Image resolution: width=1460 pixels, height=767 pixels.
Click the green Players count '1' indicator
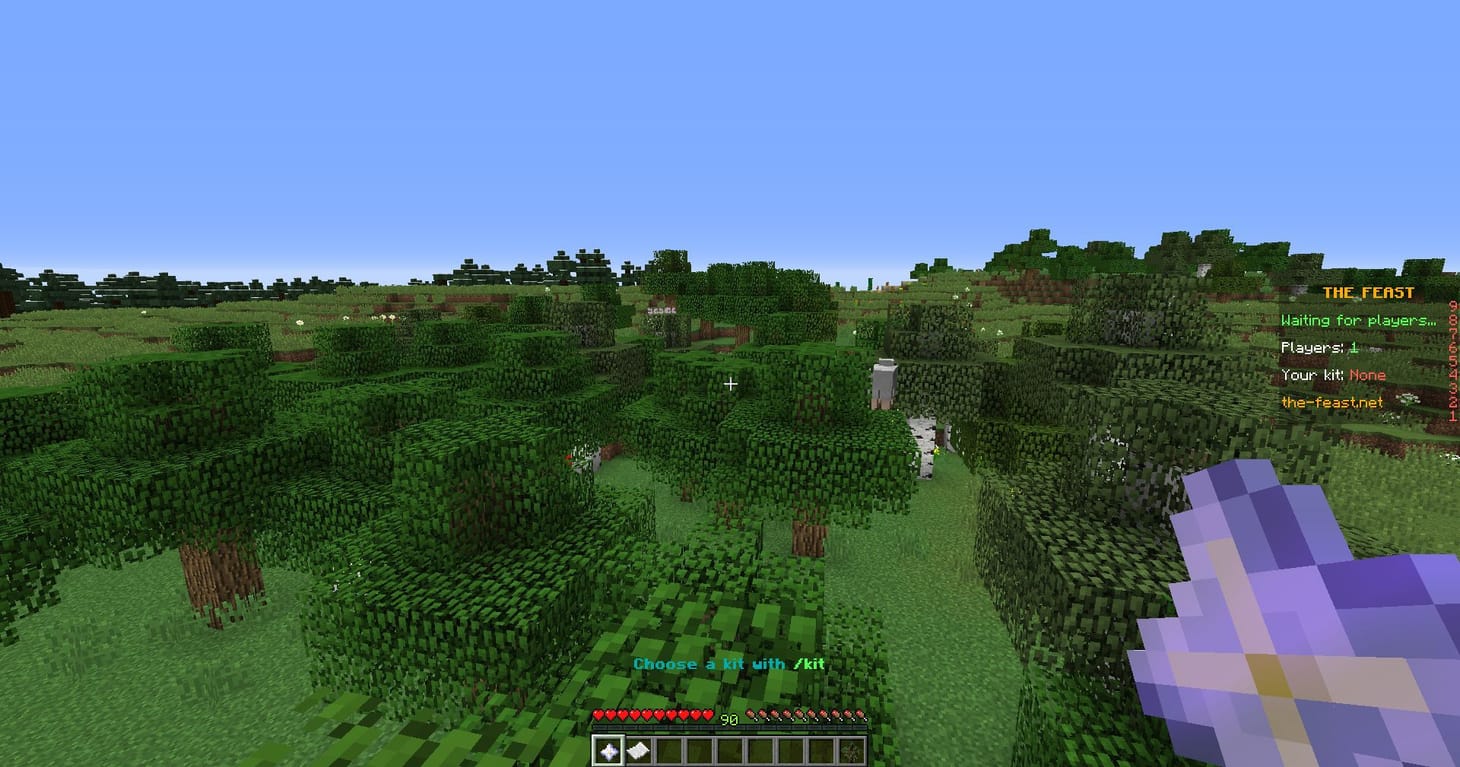(x=1353, y=347)
